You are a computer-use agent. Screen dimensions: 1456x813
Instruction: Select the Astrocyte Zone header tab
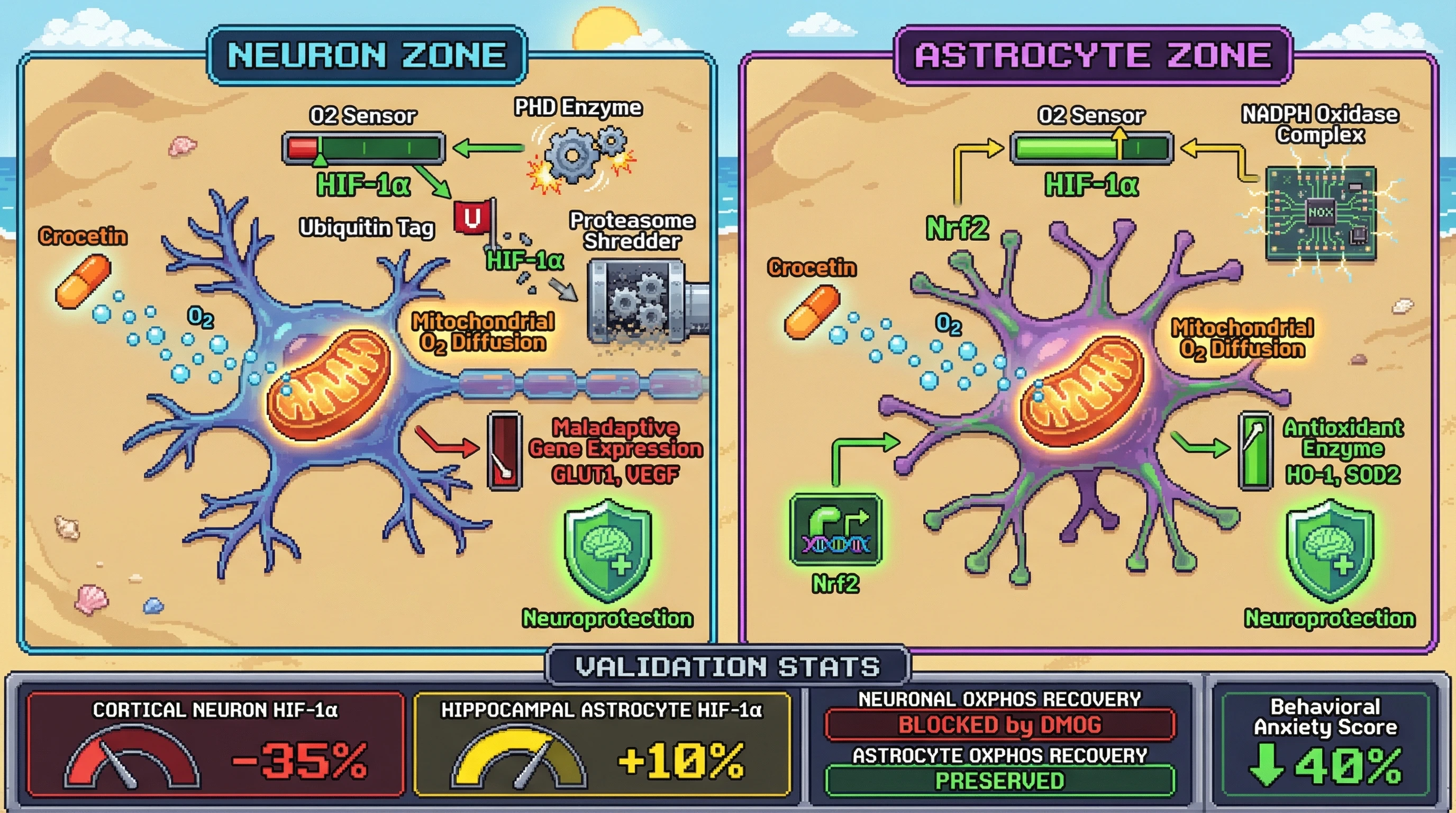tap(1093, 56)
